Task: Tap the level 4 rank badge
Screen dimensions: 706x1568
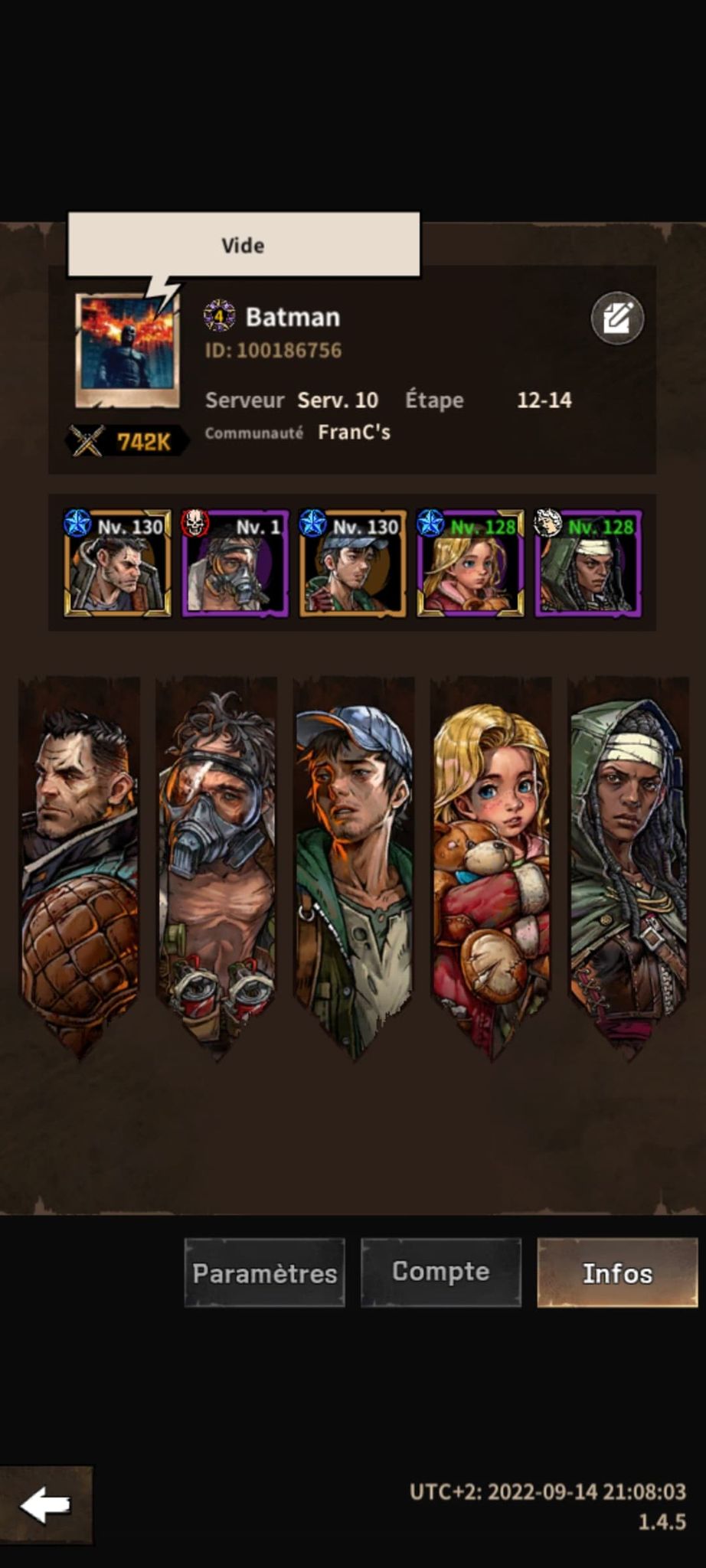Action: (x=219, y=315)
